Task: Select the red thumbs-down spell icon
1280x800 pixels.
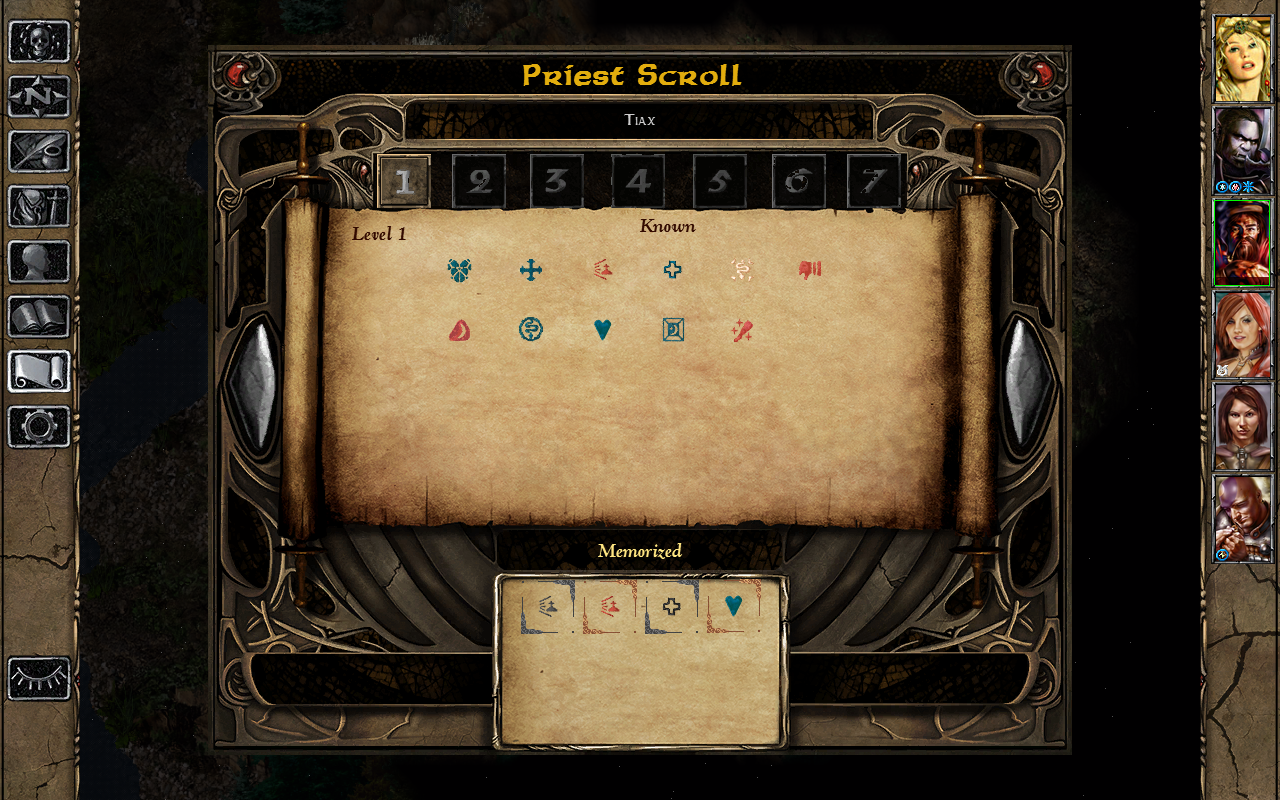Action: coord(810,269)
